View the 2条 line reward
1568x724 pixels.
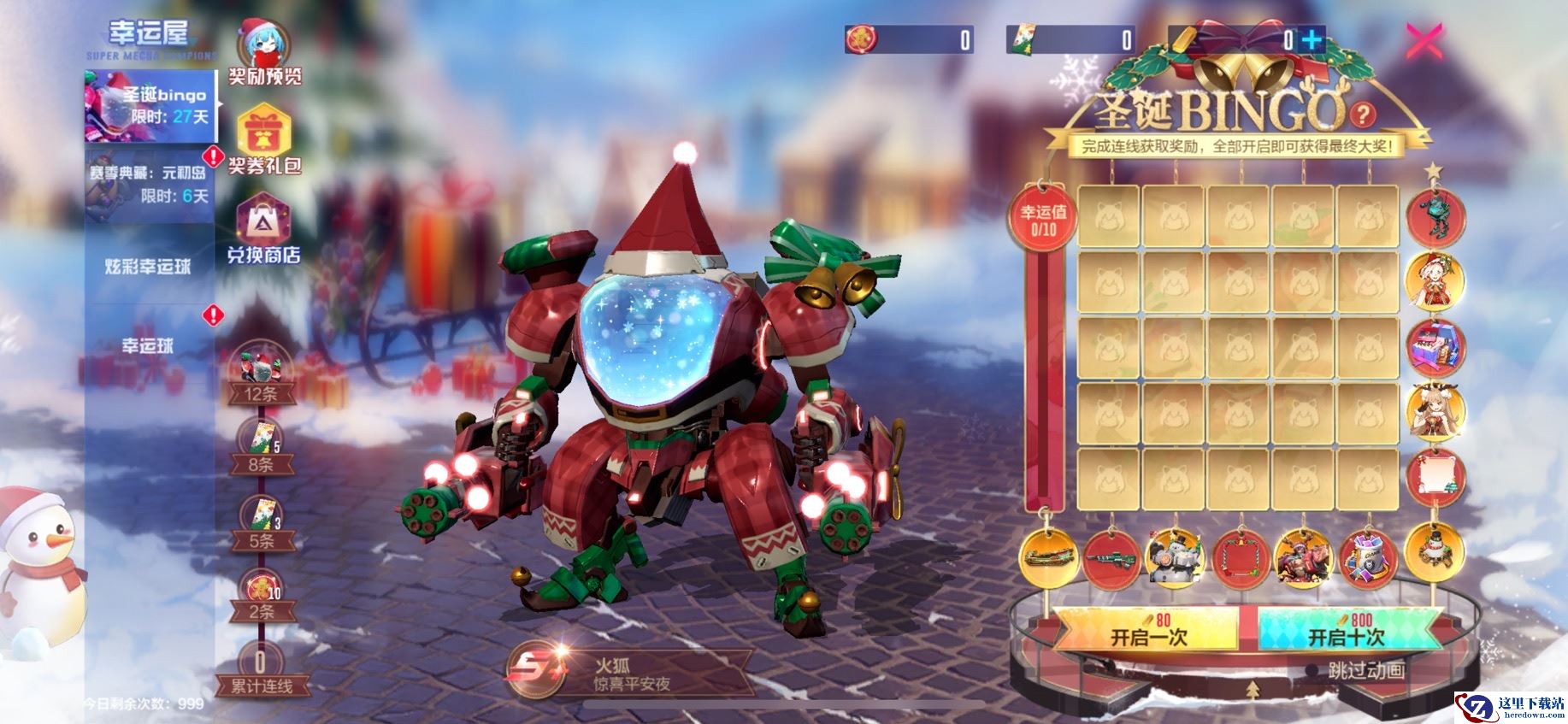pos(261,596)
